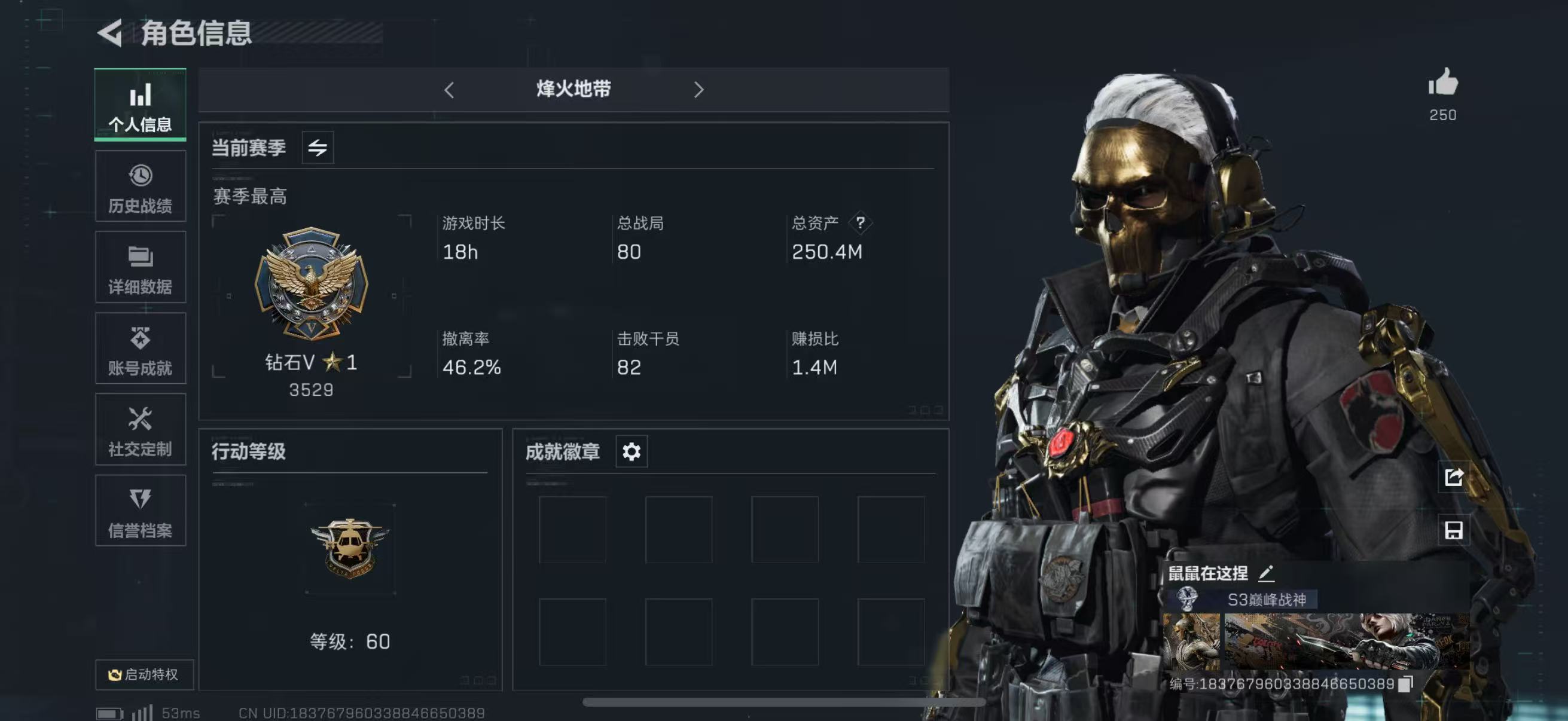Click the save icon below share

tap(1454, 530)
